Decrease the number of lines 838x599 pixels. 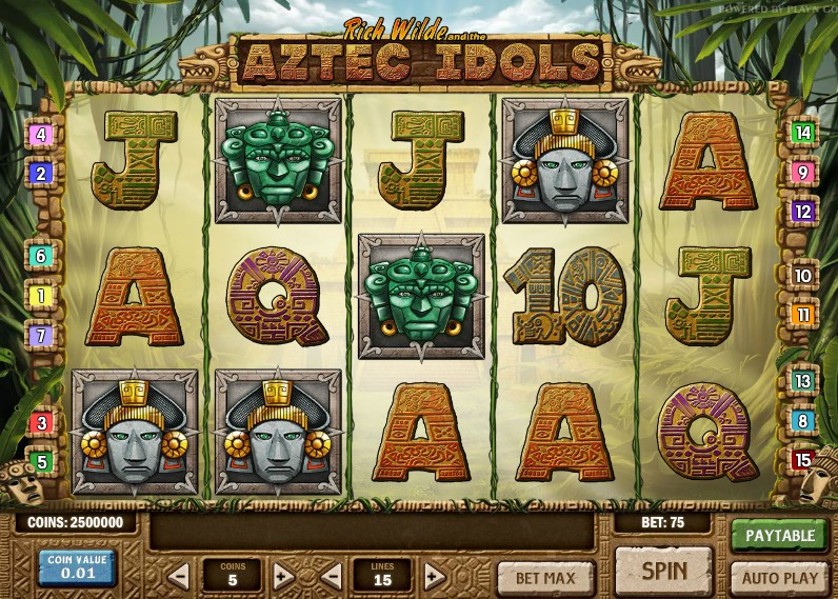331,576
